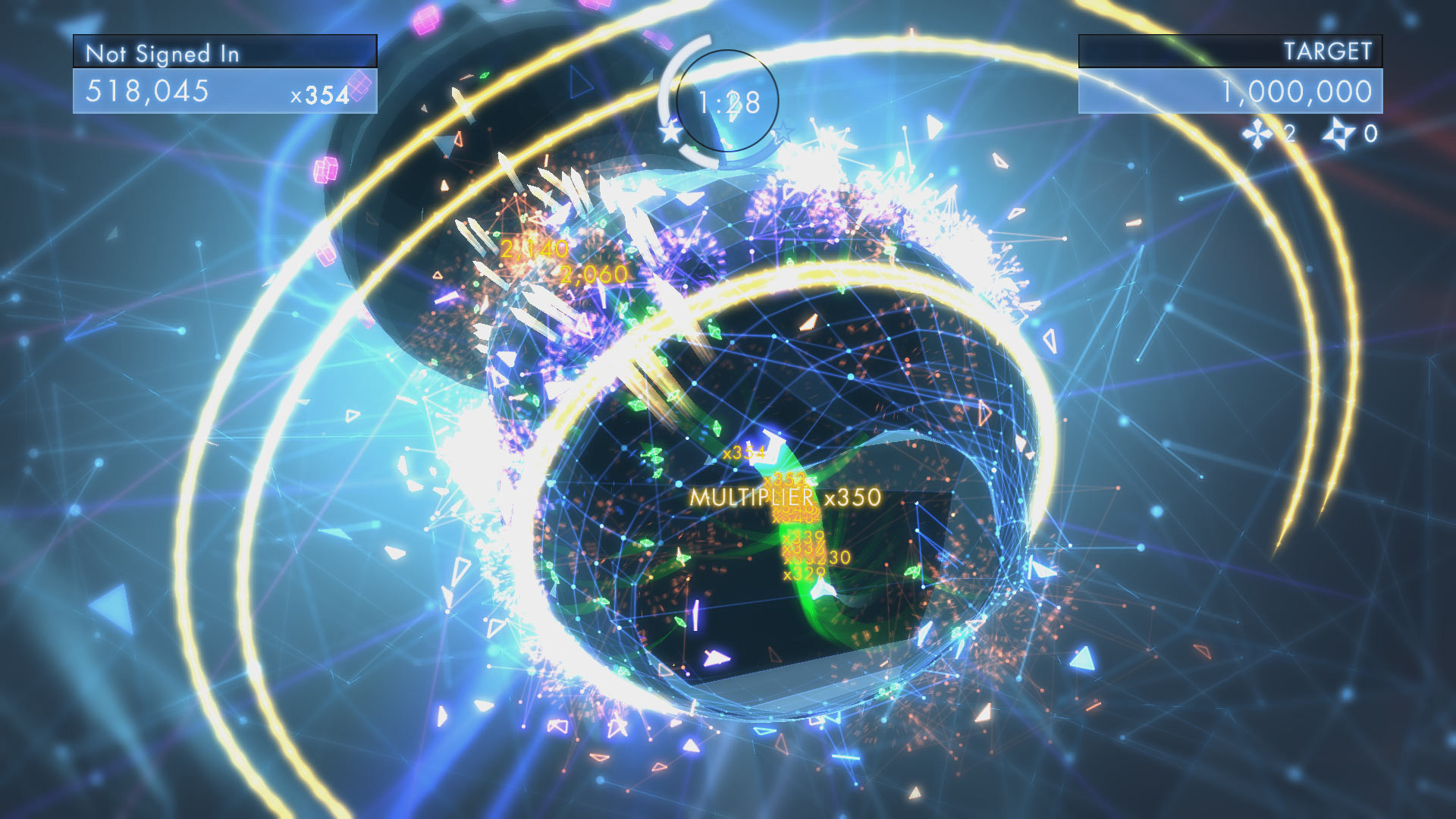Click the 2,140 score popup

pyautogui.click(x=533, y=246)
